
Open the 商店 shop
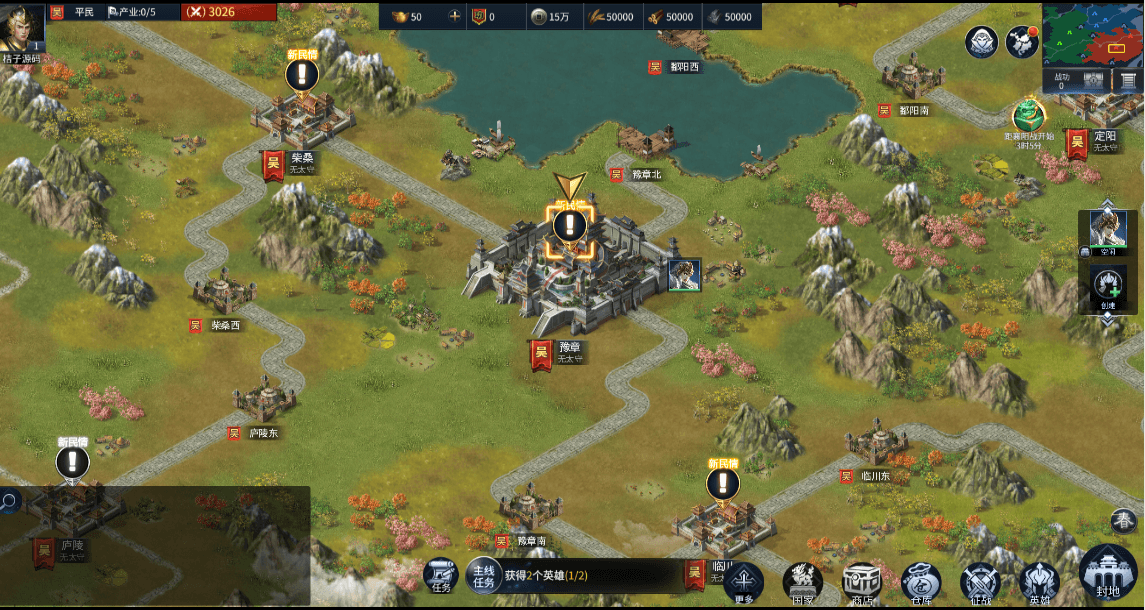click(x=861, y=582)
